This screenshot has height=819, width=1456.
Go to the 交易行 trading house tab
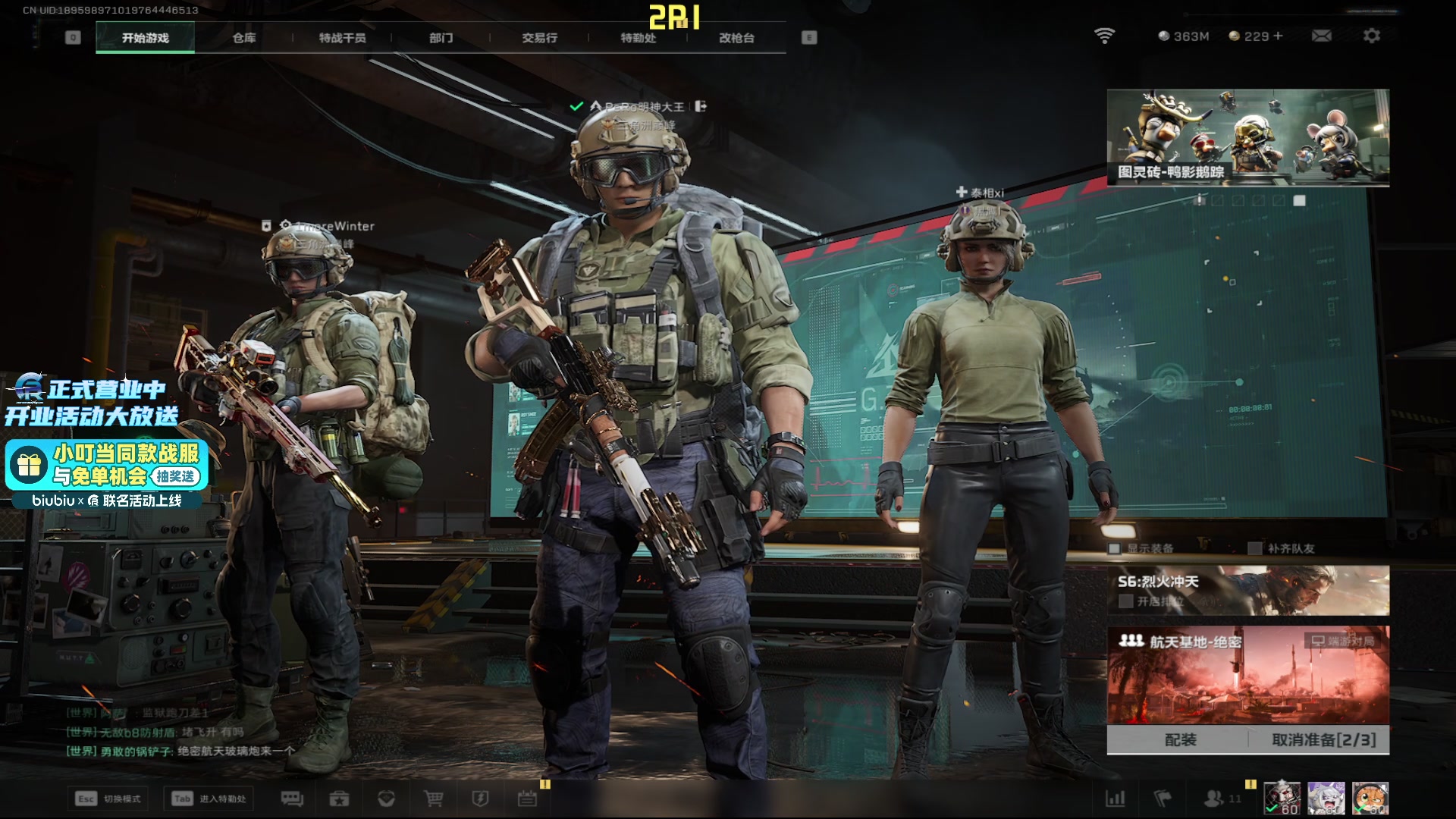pyautogui.click(x=539, y=38)
